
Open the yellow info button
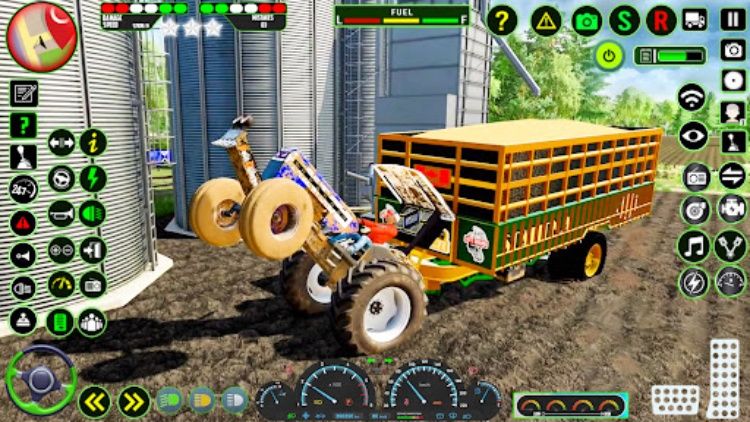tap(93, 143)
